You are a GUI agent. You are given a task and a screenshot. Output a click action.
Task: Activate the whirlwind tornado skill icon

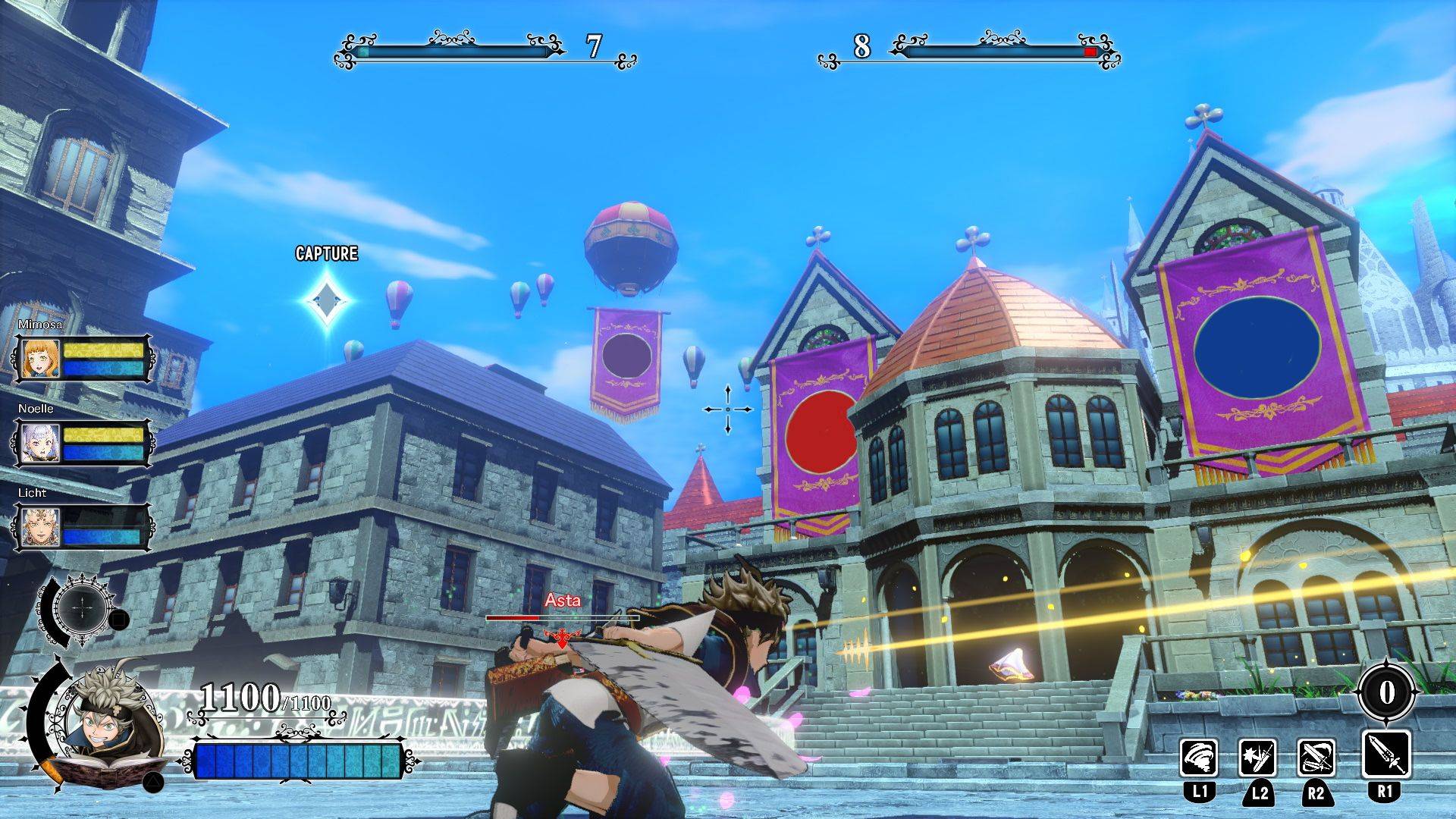click(x=1199, y=758)
